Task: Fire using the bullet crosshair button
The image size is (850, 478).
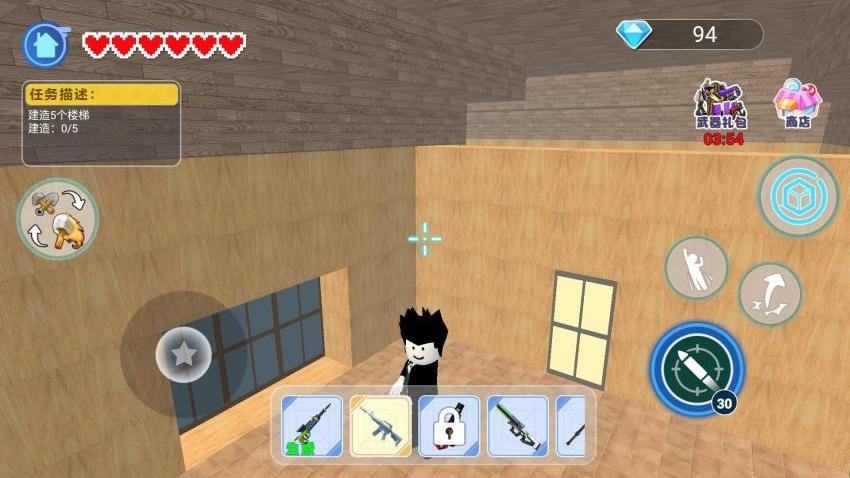Action: [x=697, y=369]
